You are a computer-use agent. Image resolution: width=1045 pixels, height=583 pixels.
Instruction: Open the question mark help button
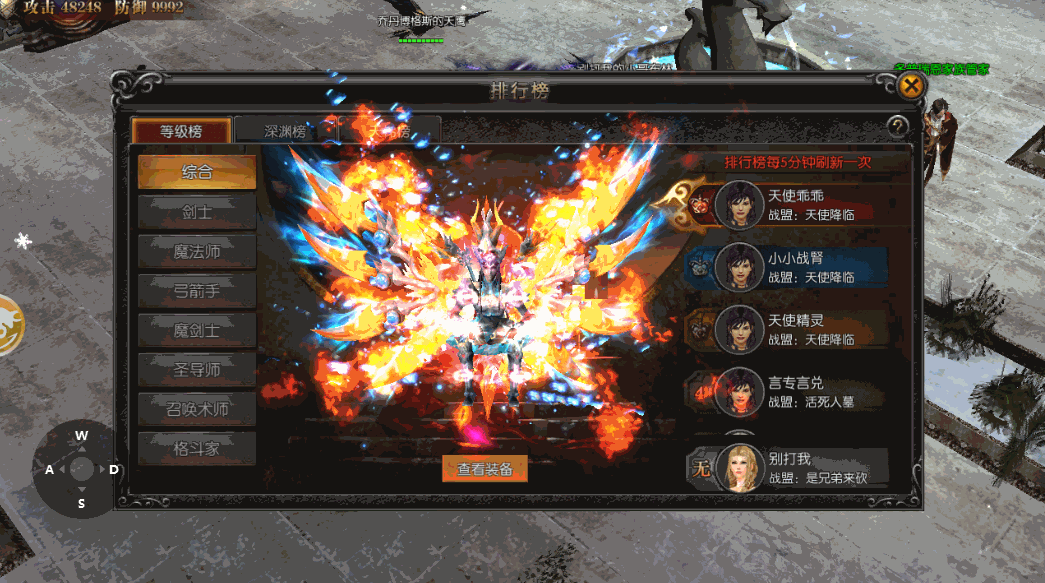(x=898, y=127)
